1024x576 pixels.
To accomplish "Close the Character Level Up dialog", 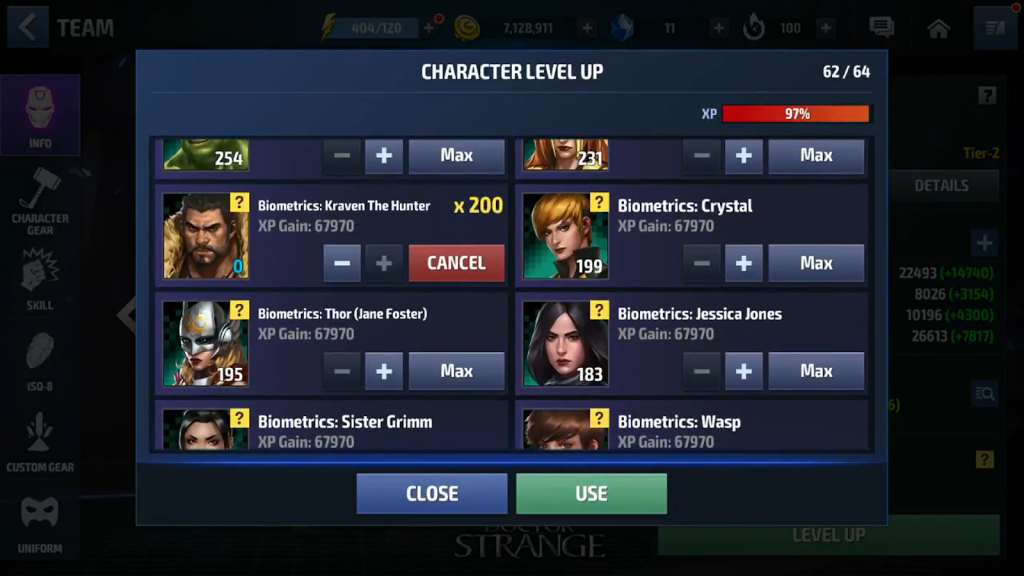I will click(432, 493).
